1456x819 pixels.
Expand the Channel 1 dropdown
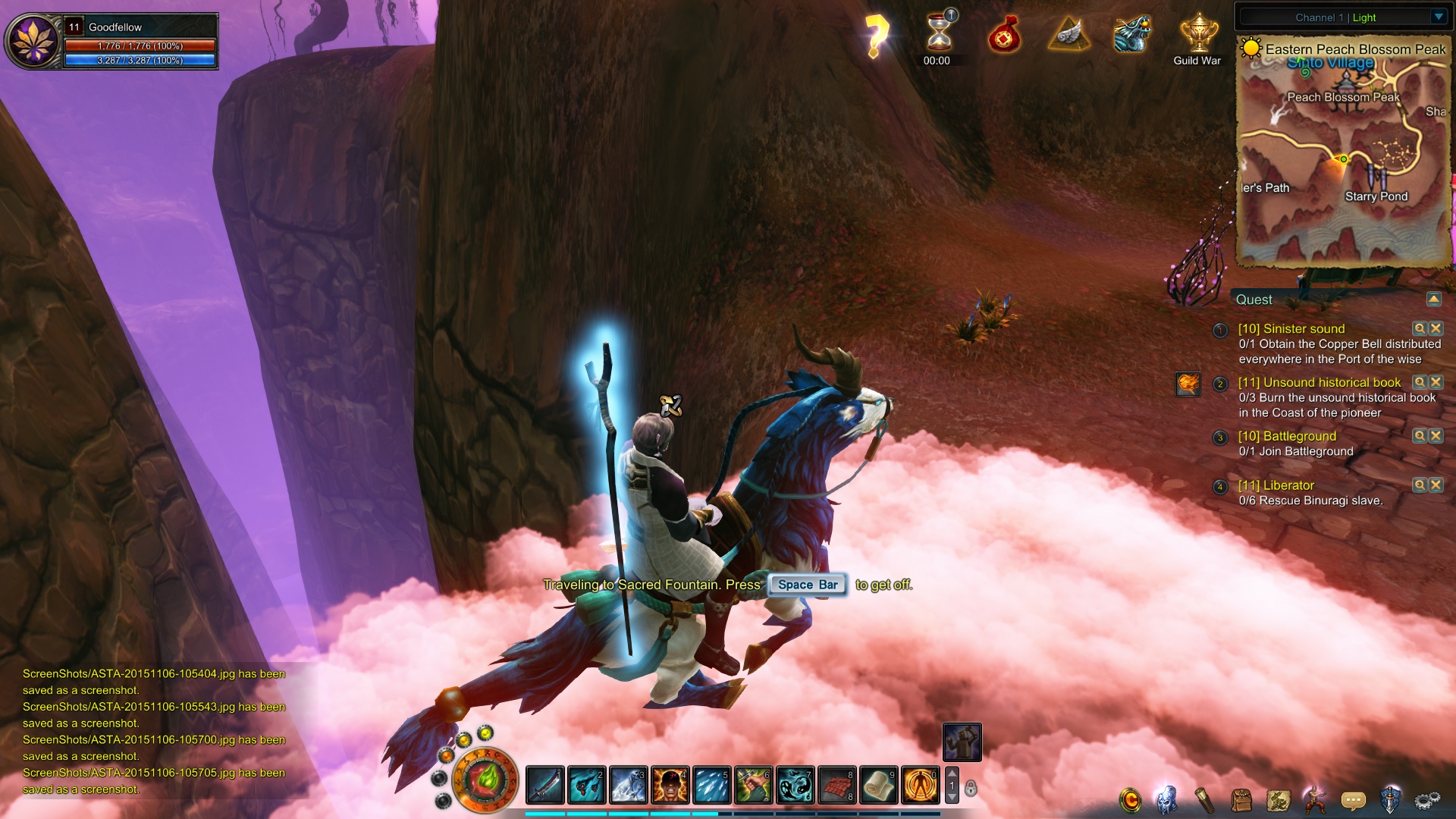pyautogui.click(x=1438, y=17)
